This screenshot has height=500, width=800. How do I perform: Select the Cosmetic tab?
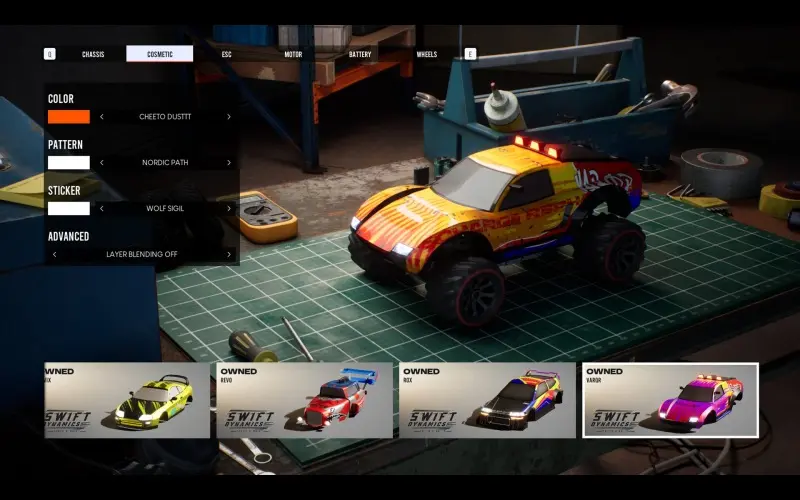click(x=160, y=54)
